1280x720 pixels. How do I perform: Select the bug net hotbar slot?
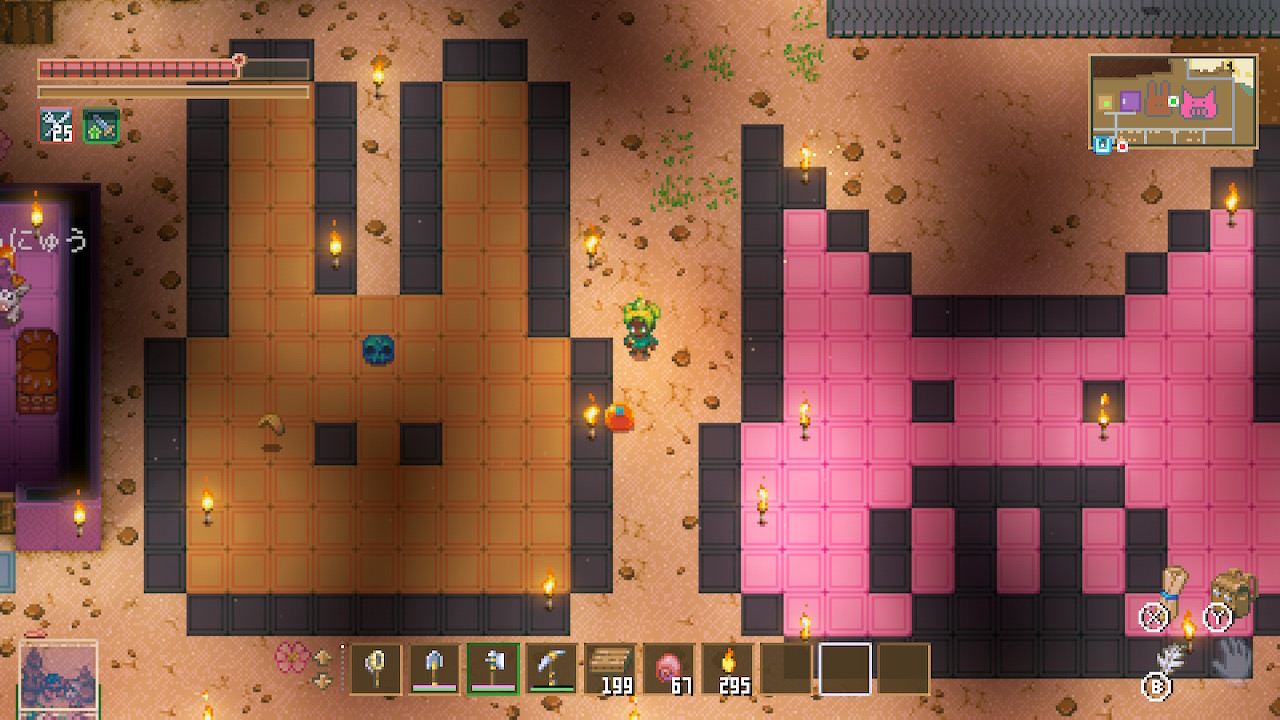pyautogui.click(x=376, y=668)
